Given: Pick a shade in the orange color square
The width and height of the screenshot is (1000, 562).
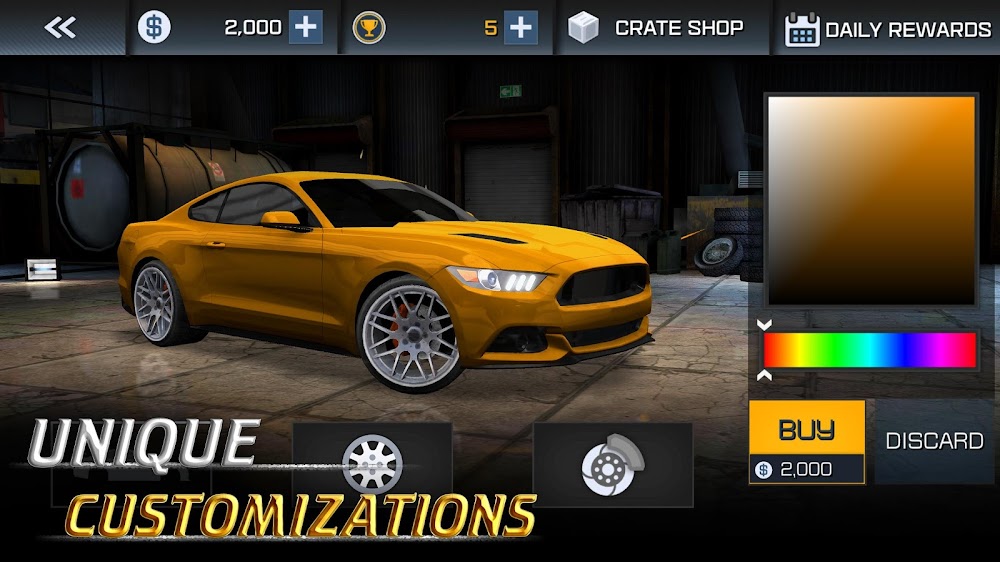Looking at the screenshot, I should (x=870, y=200).
